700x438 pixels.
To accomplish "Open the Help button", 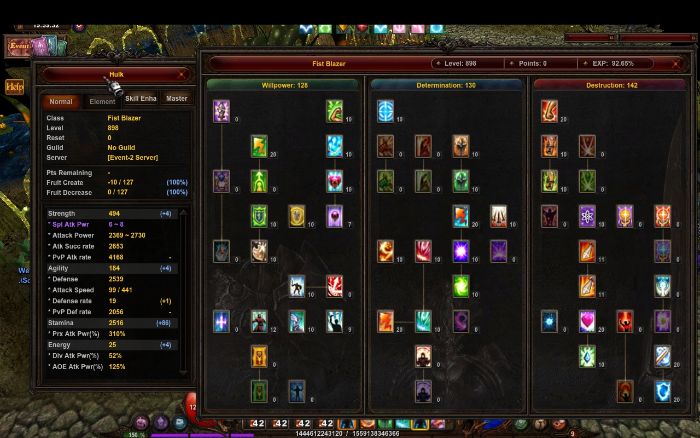I will 14,87.
